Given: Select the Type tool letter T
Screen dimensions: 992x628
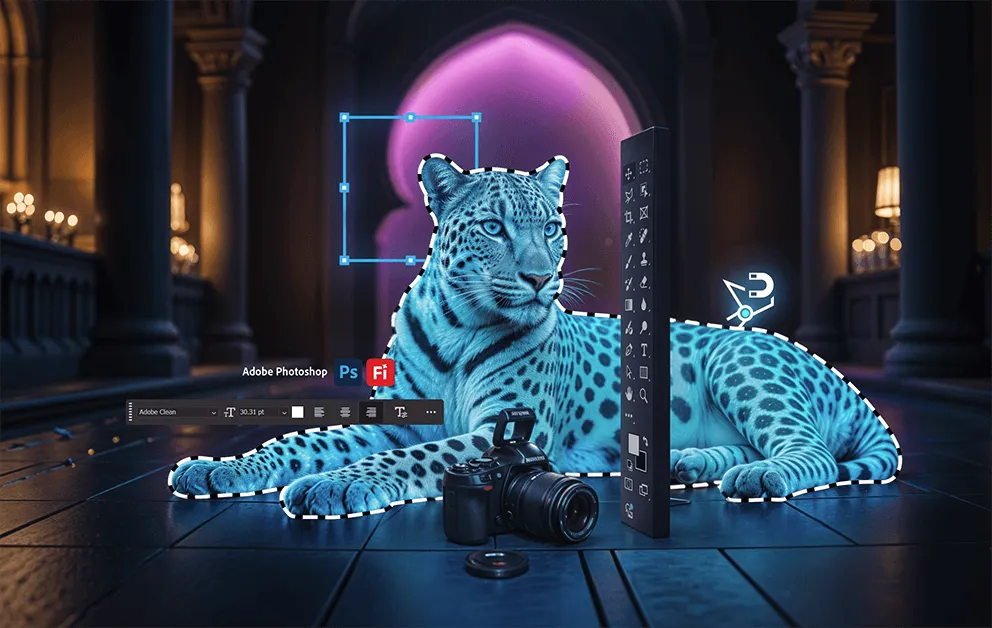Looking at the screenshot, I should click(645, 350).
